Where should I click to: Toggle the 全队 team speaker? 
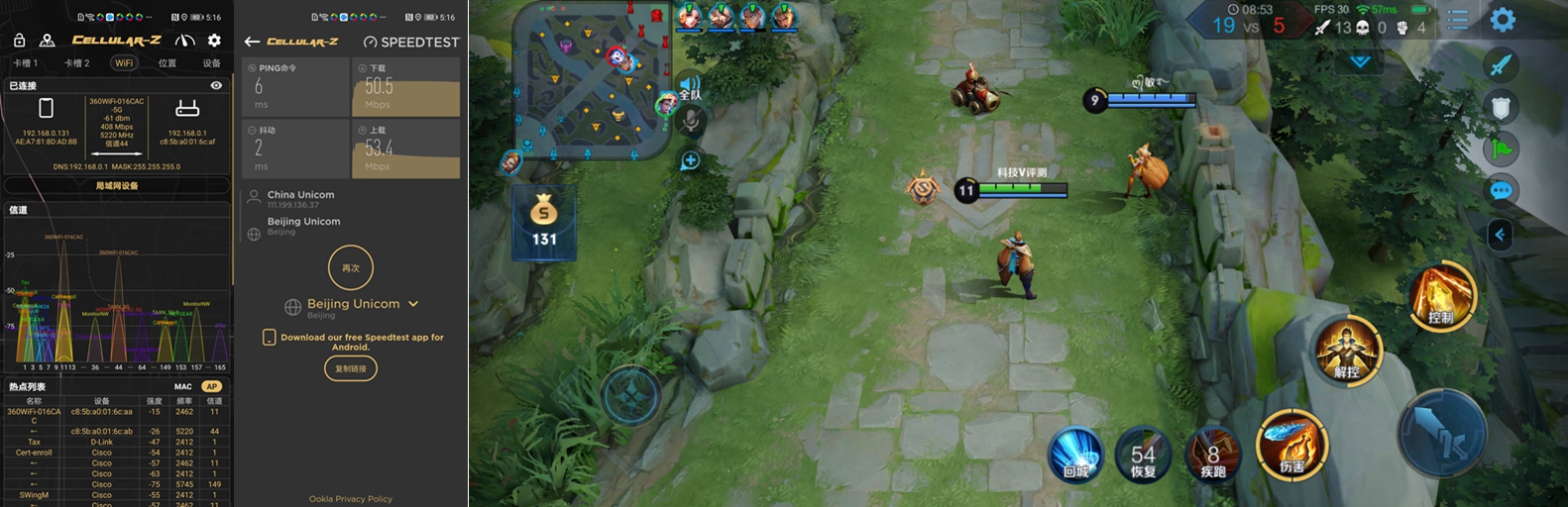click(689, 87)
